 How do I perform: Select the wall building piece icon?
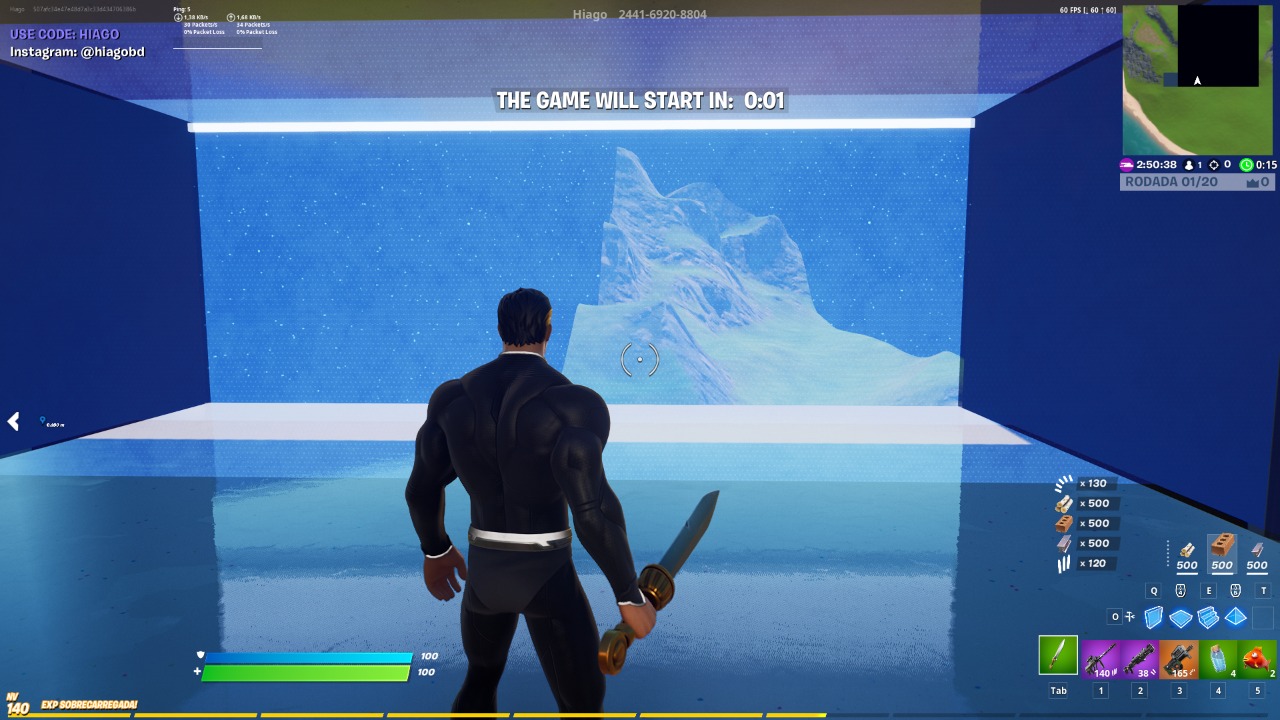(x=1152, y=617)
